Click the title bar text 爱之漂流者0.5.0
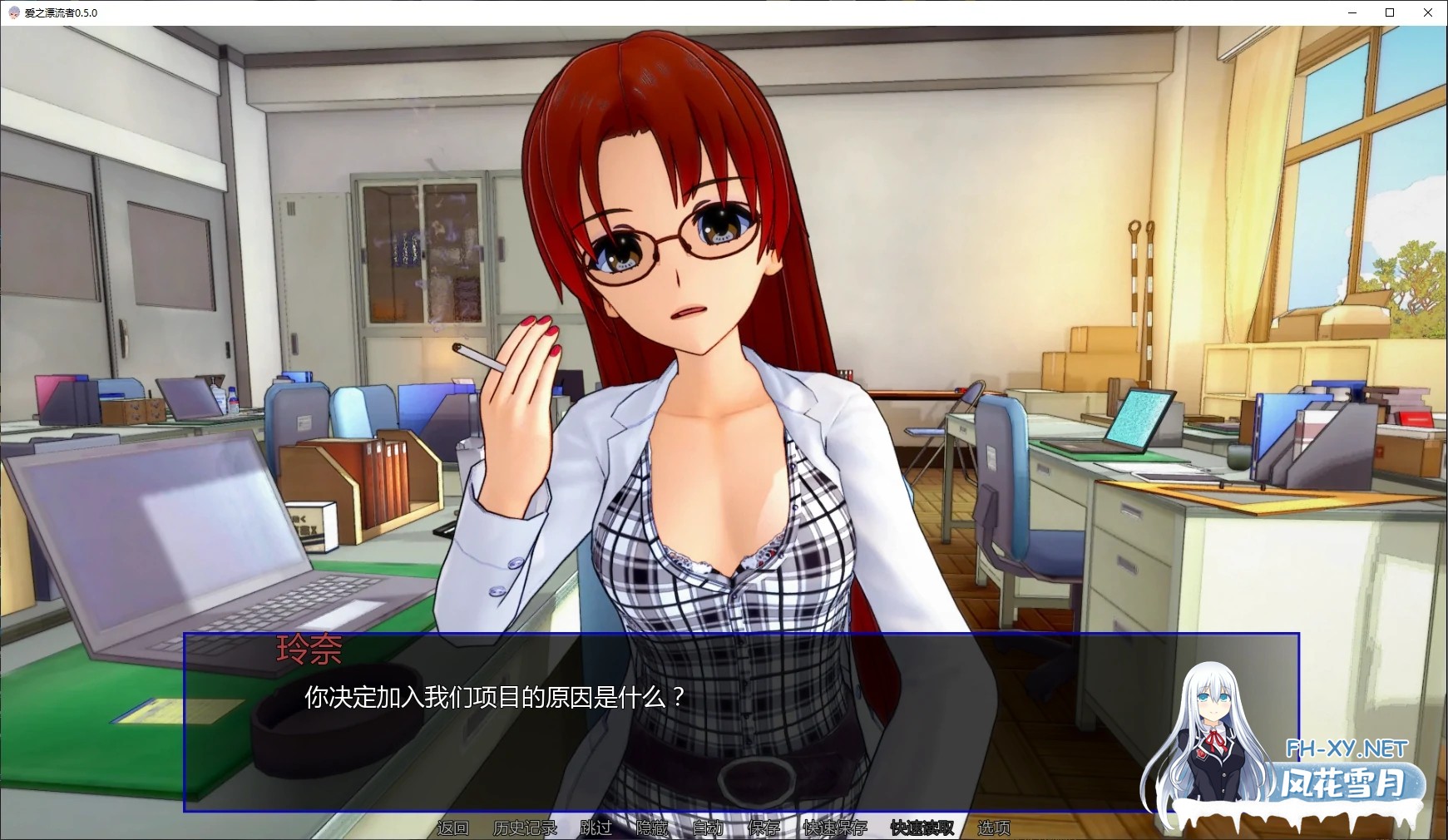Image resolution: width=1448 pixels, height=840 pixels. (62, 12)
